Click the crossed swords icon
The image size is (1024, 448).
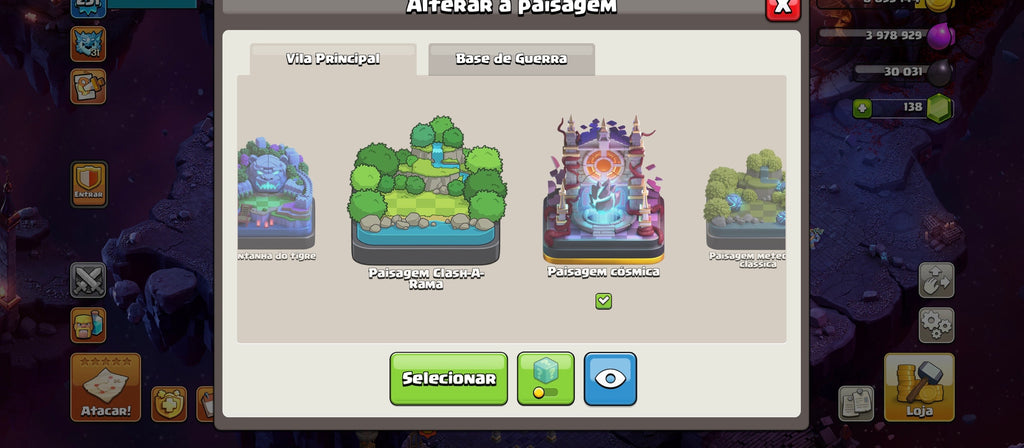coord(88,280)
